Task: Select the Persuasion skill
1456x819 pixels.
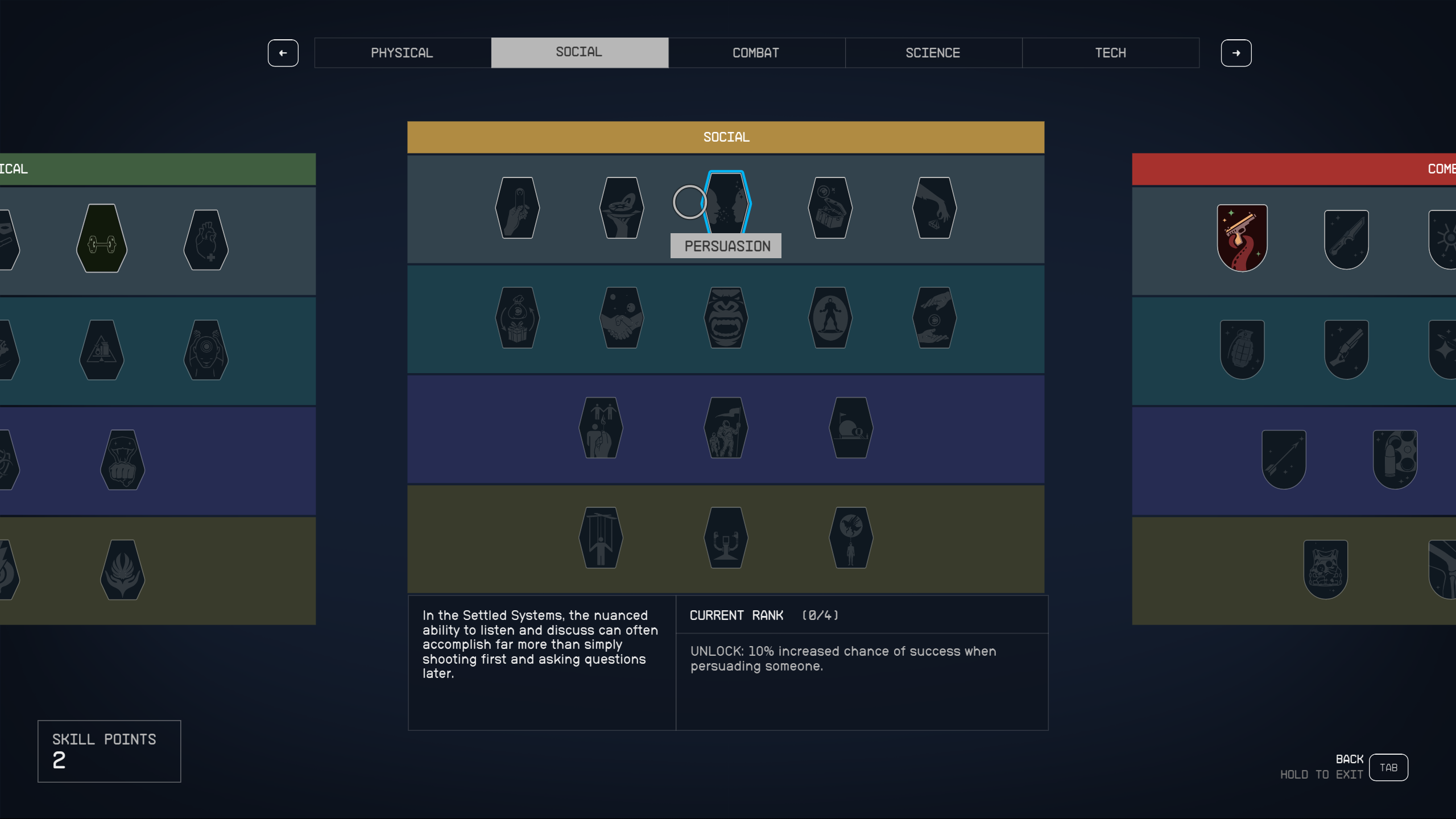Action: [726, 208]
